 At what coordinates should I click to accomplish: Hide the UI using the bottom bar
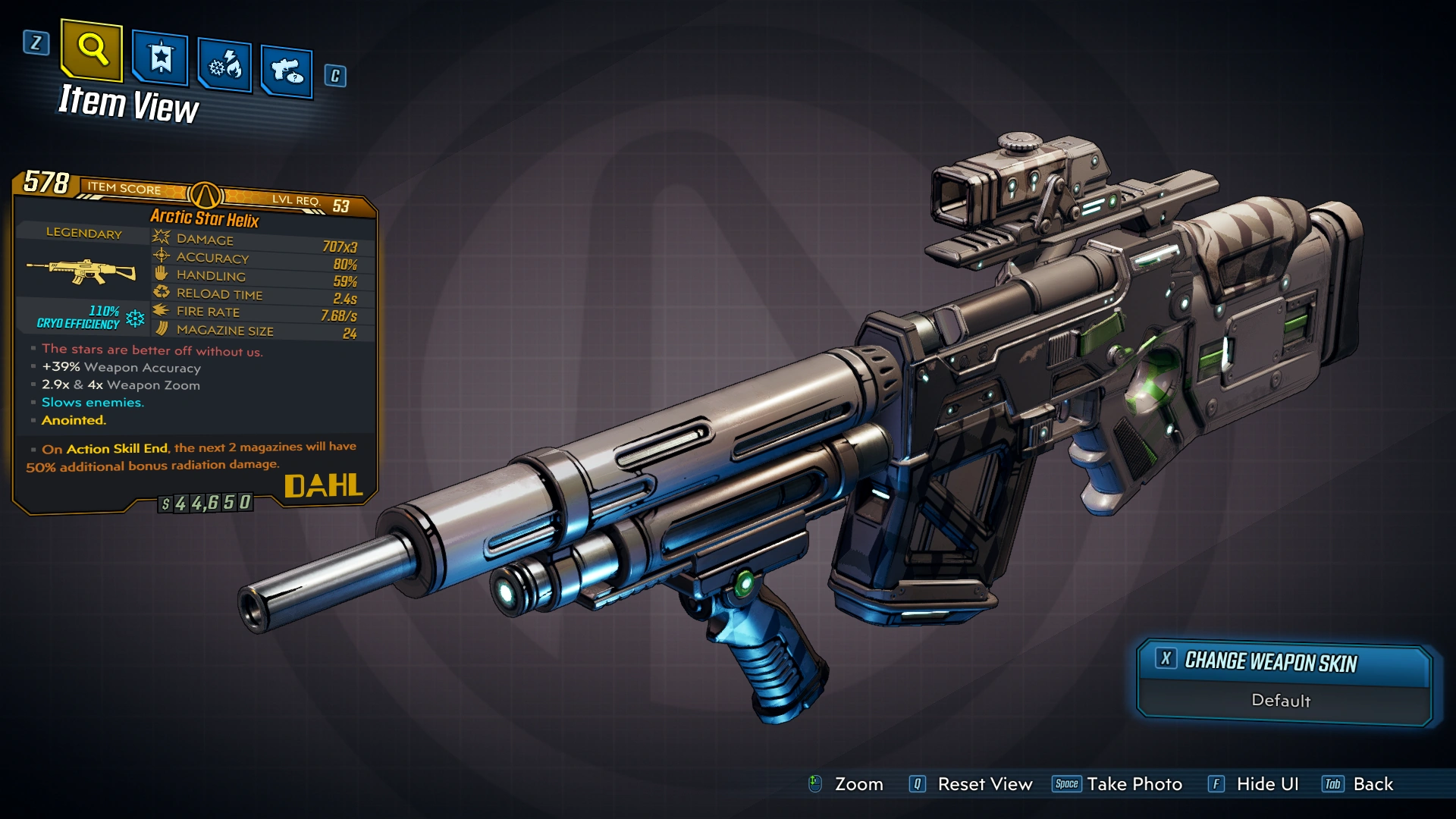(x=1266, y=784)
